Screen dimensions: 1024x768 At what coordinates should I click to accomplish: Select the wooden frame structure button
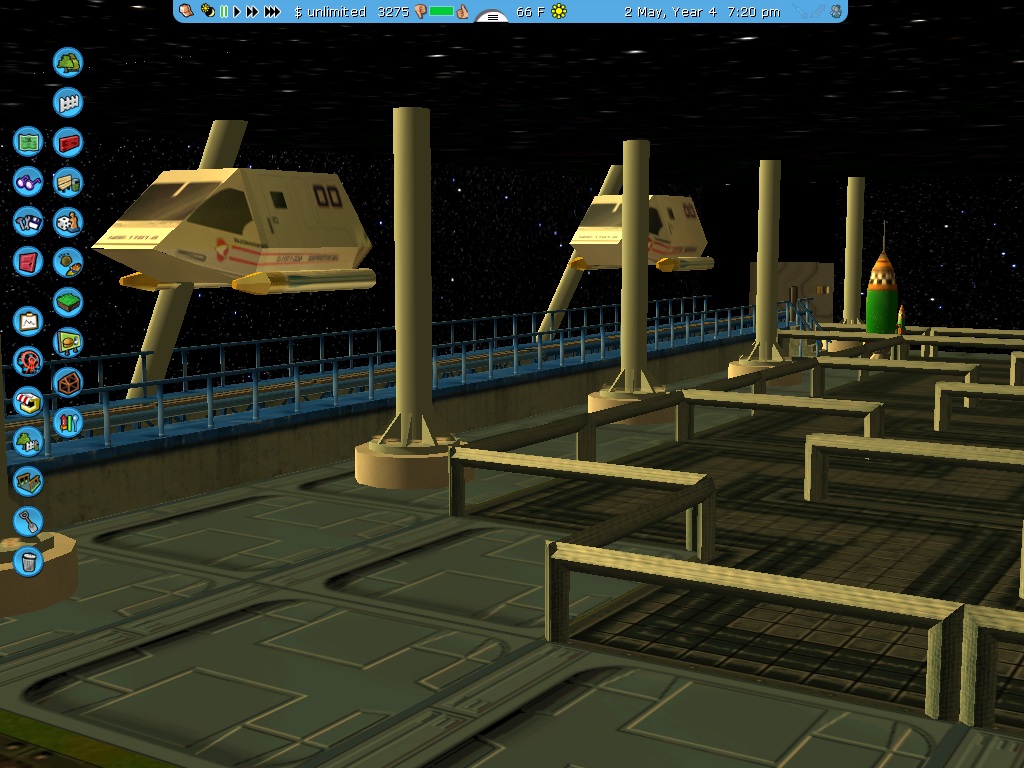point(68,382)
